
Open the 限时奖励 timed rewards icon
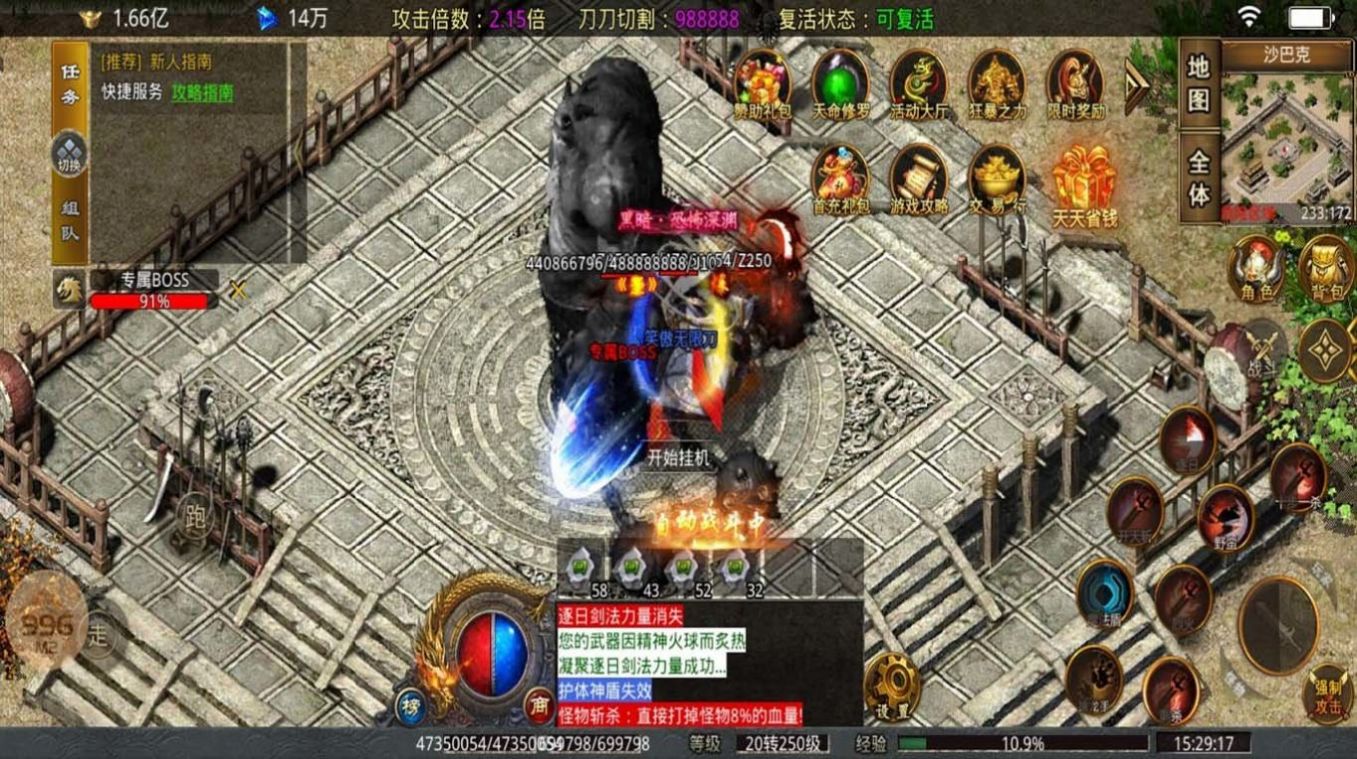(1075, 83)
